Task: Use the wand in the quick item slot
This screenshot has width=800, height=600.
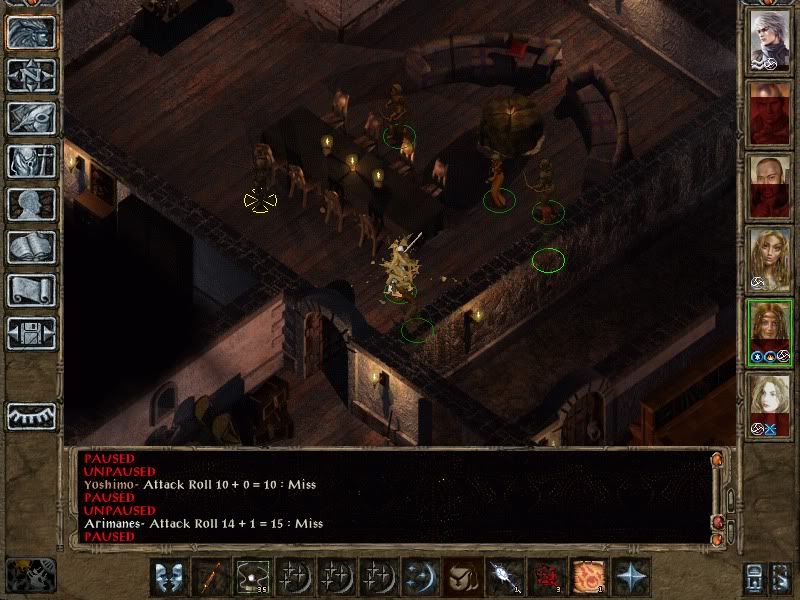Action: click(x=501, y=577)
